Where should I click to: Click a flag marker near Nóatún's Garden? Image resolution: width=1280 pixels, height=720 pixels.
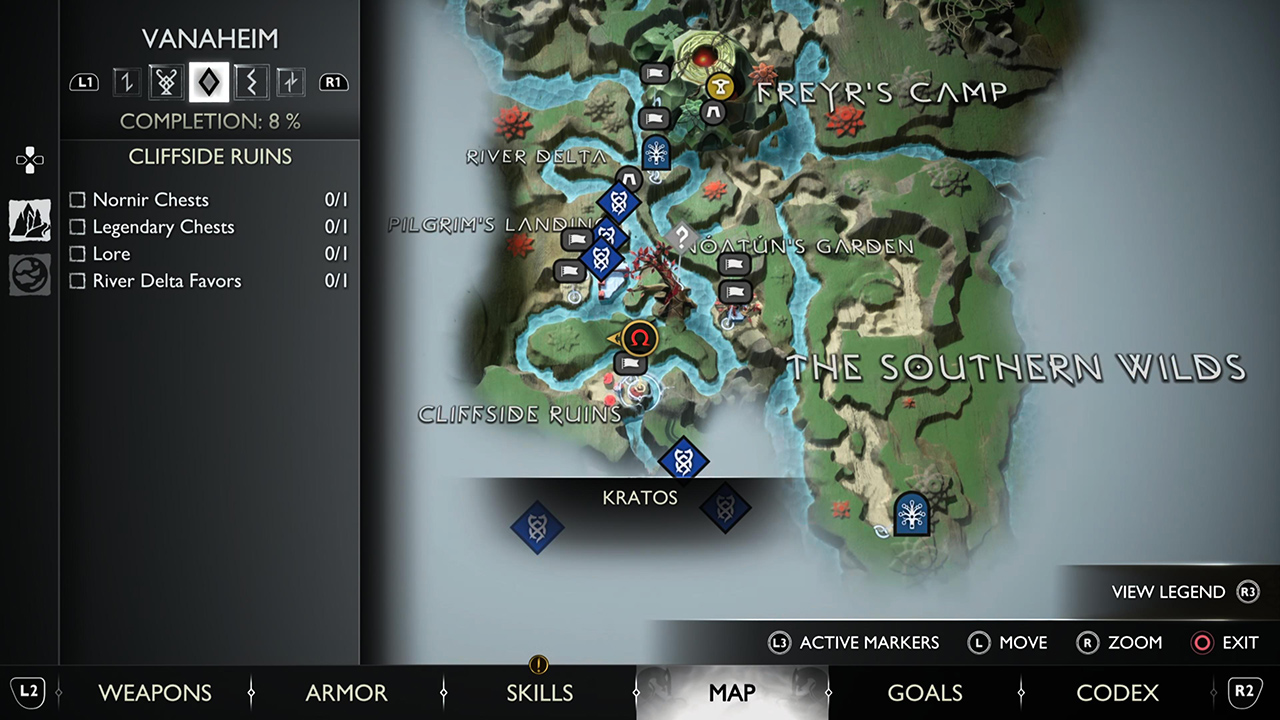[735, 265]
